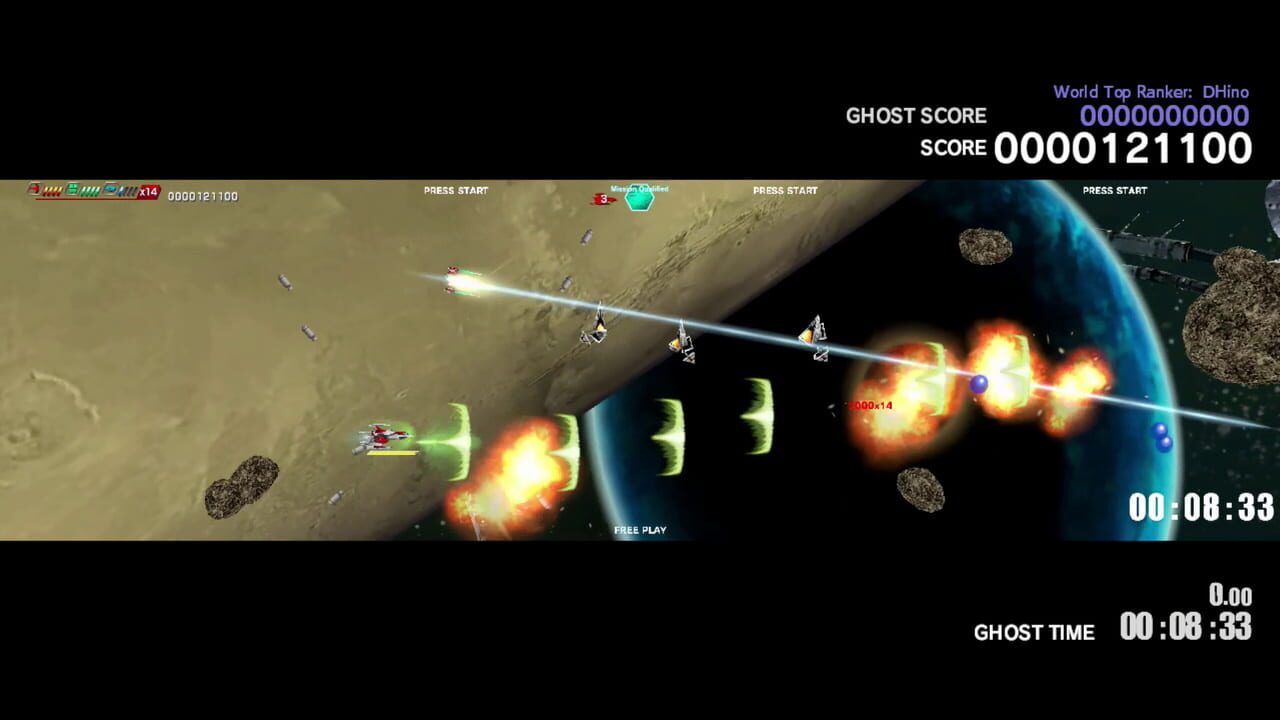Click the x14 multiplier badge

tap(146, 192)
